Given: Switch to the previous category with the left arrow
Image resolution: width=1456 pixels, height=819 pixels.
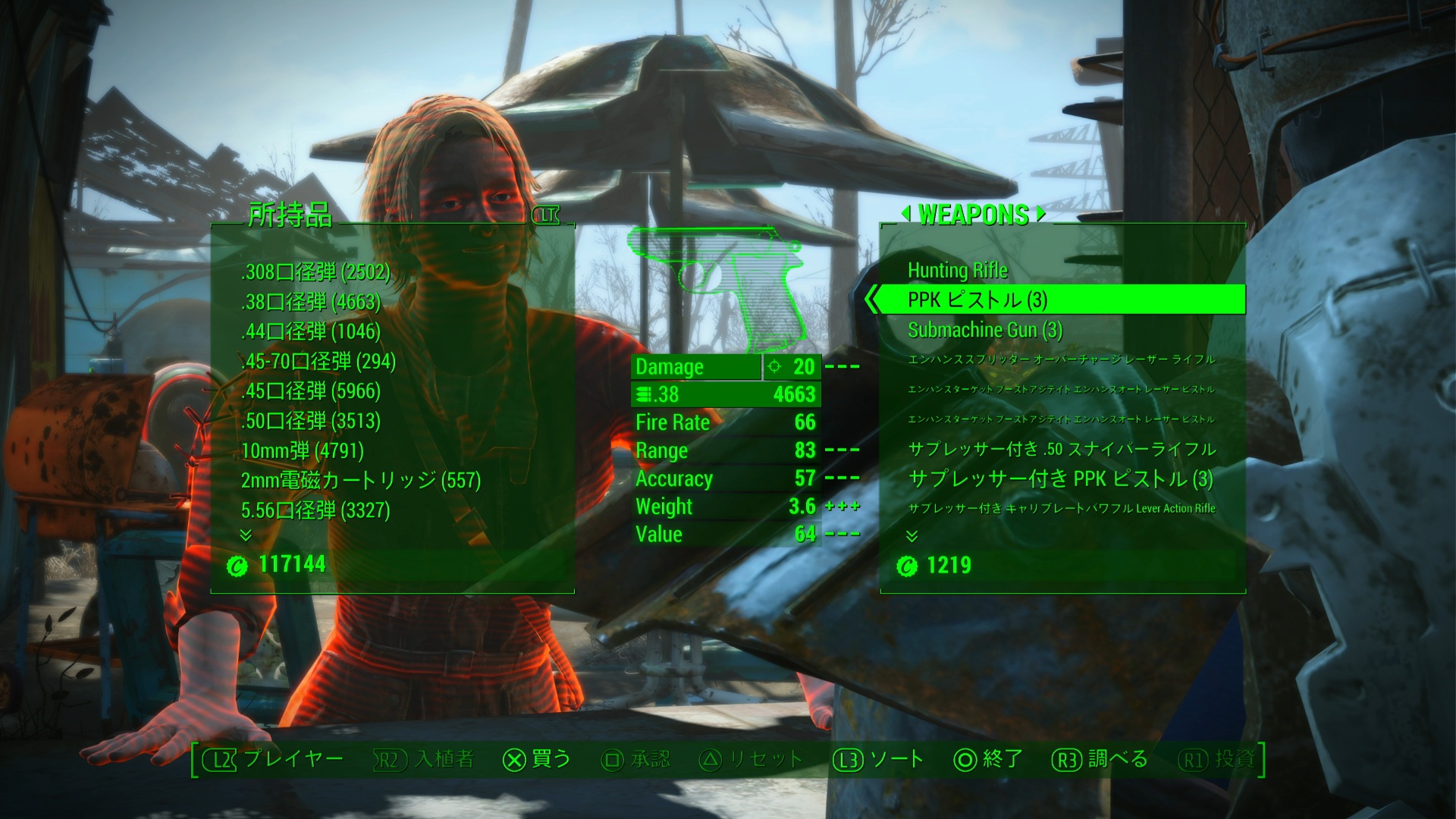Looking at the screenshot, I should (x=905, y=215).
